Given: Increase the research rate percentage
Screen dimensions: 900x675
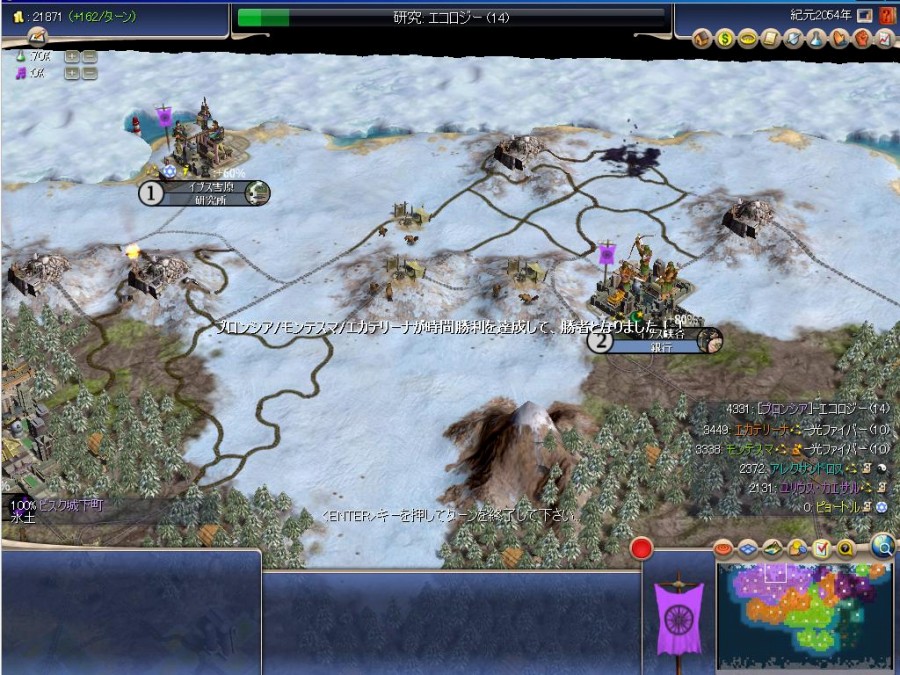Looking at the screenshot, I should pyautogui.click(x=72, y=57).
